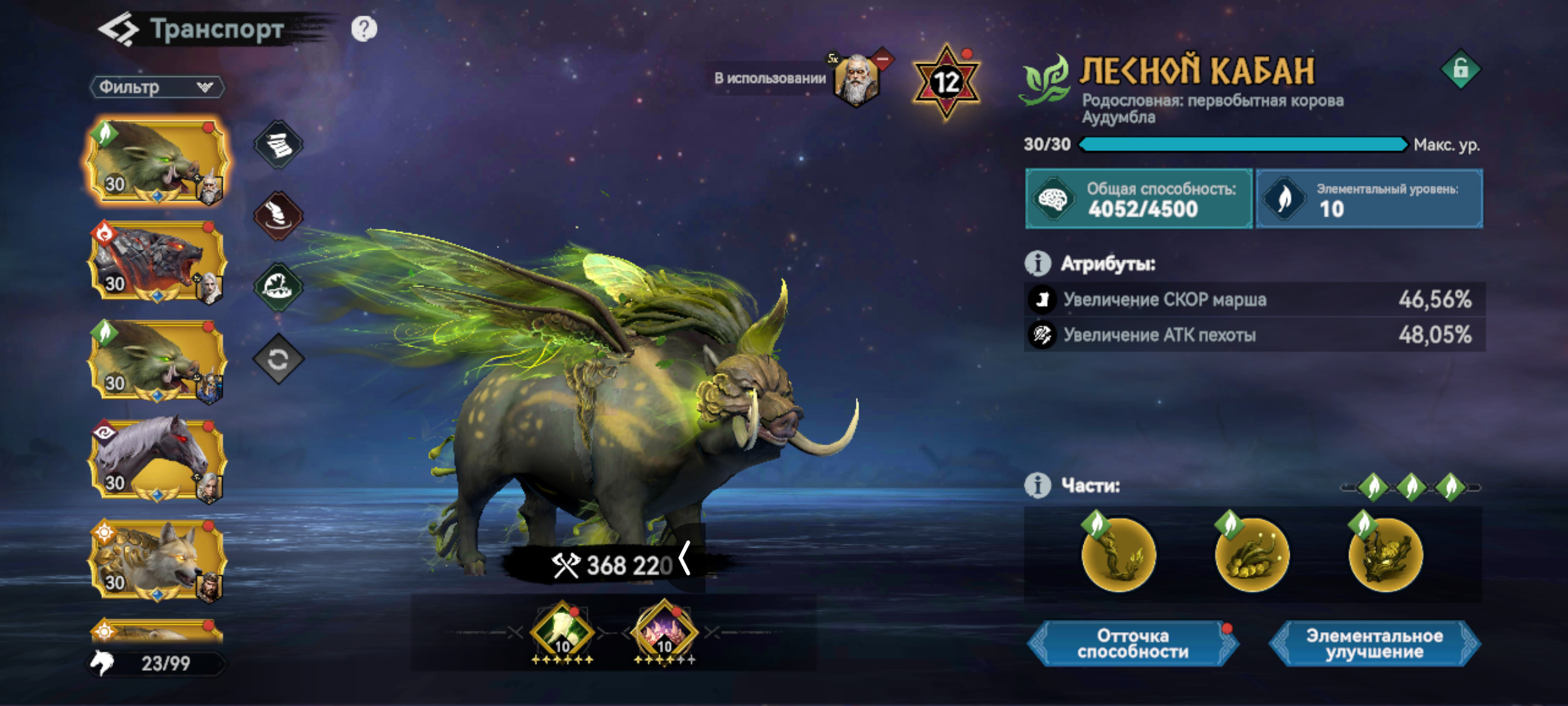Go back using the Транспорт back arrow
The image size is (1568, 706).
[118, 29]
